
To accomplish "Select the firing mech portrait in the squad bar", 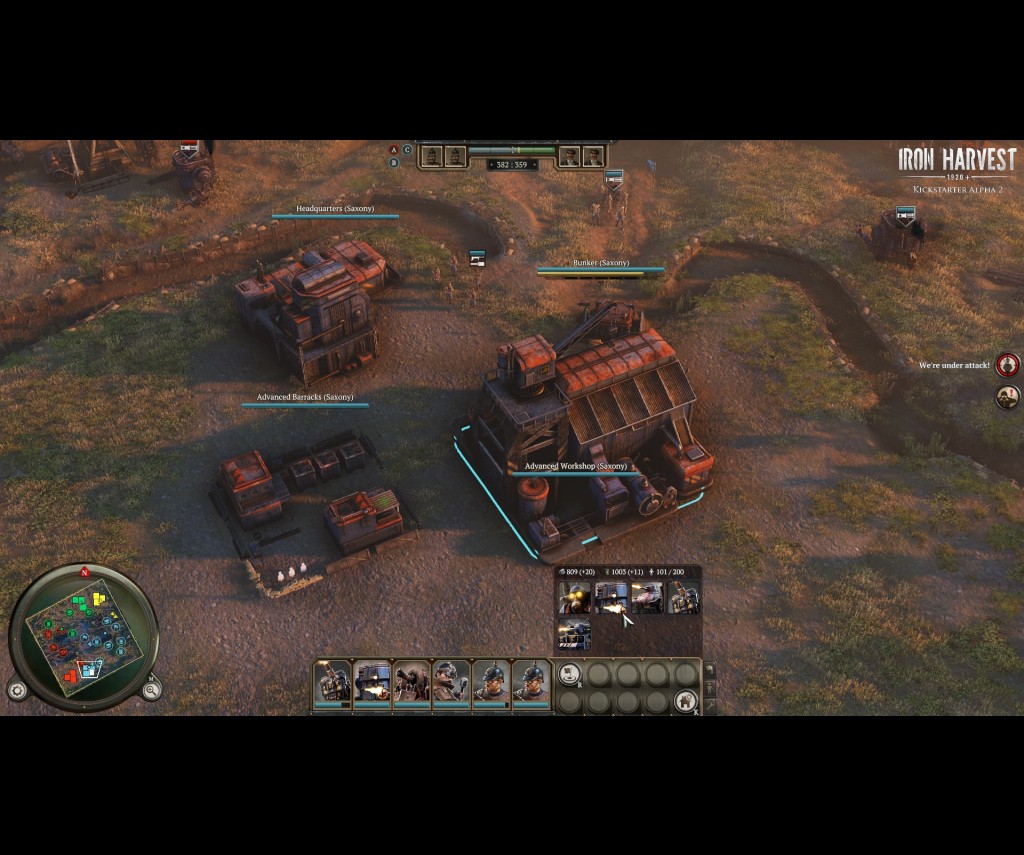I will click(x=372, y=684).
